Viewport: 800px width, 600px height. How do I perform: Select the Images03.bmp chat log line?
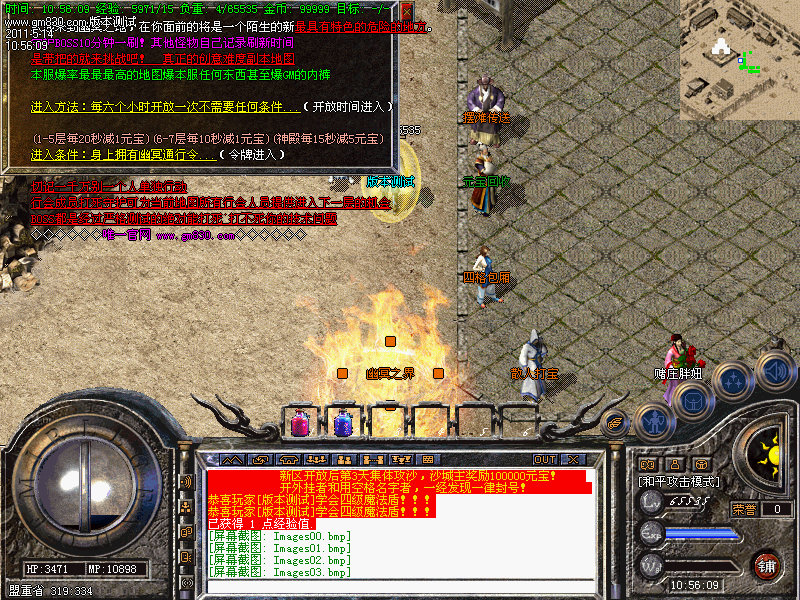tap(279, 573)
